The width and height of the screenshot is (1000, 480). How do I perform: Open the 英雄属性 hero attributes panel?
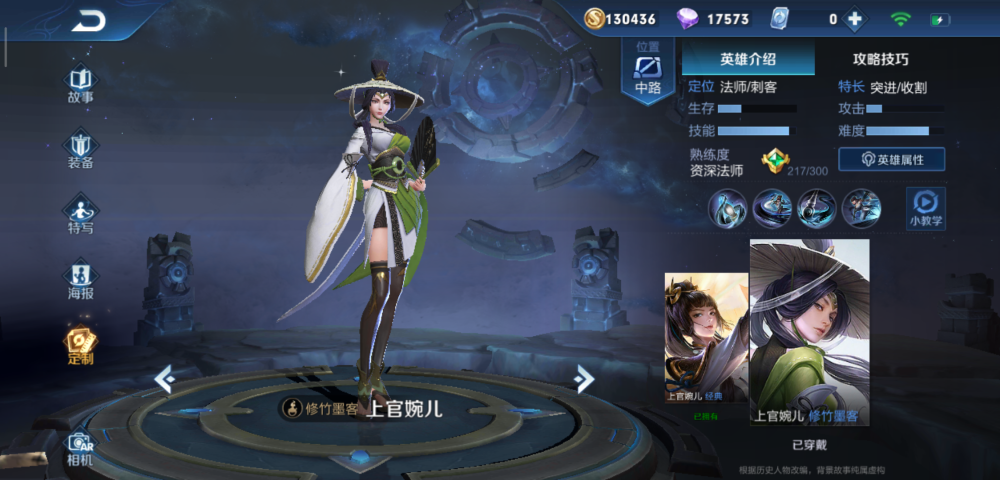click(891, 159)
